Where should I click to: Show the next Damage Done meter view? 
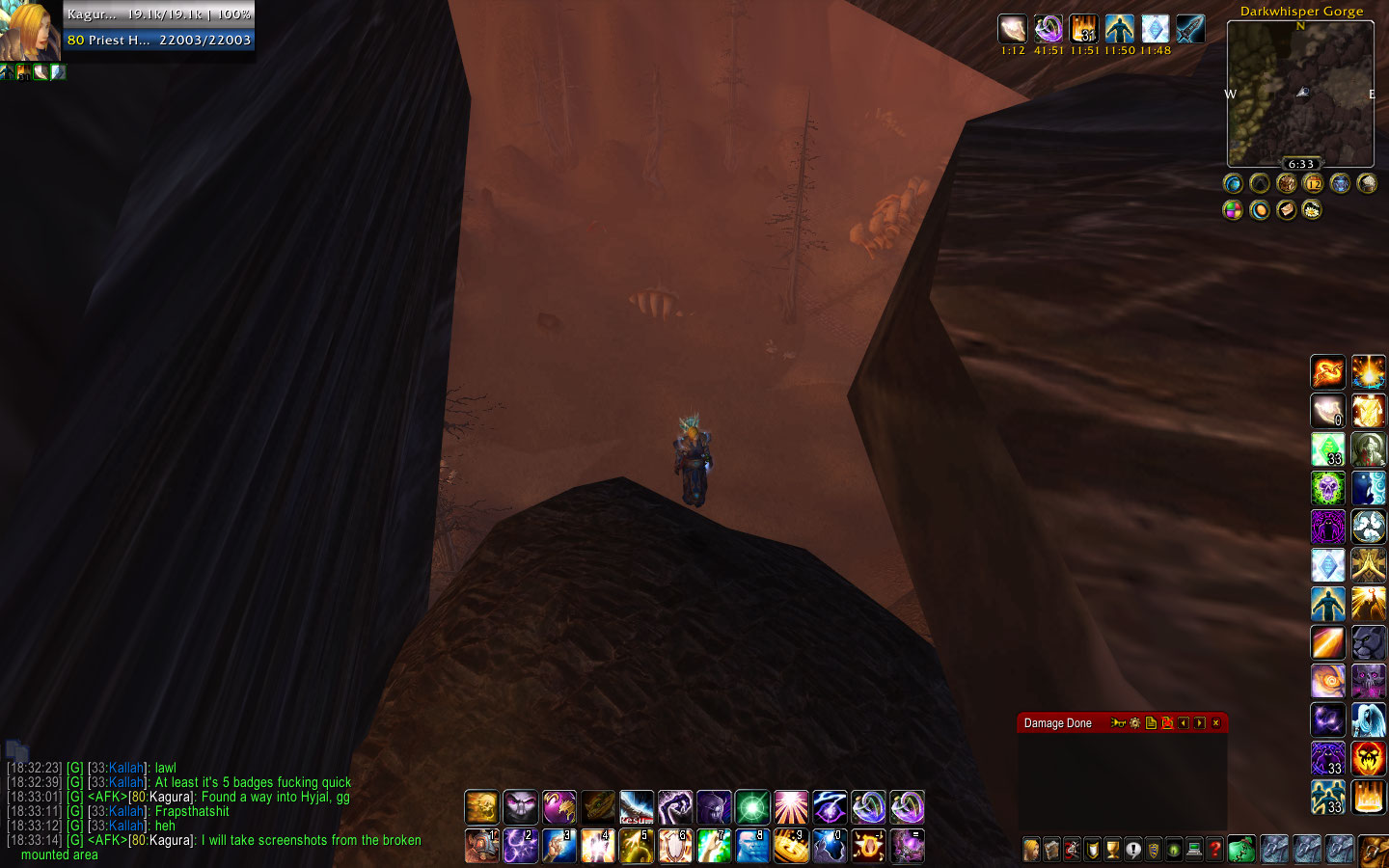point(1199,723)
